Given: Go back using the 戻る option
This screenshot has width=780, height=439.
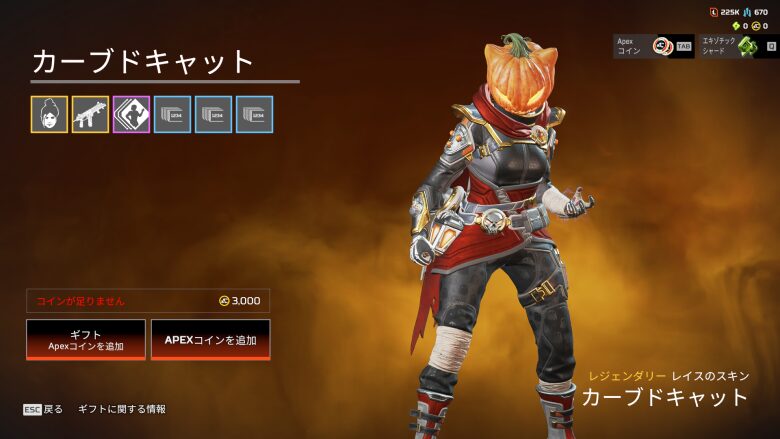Looking at the screenshot, I should [43, 409].
